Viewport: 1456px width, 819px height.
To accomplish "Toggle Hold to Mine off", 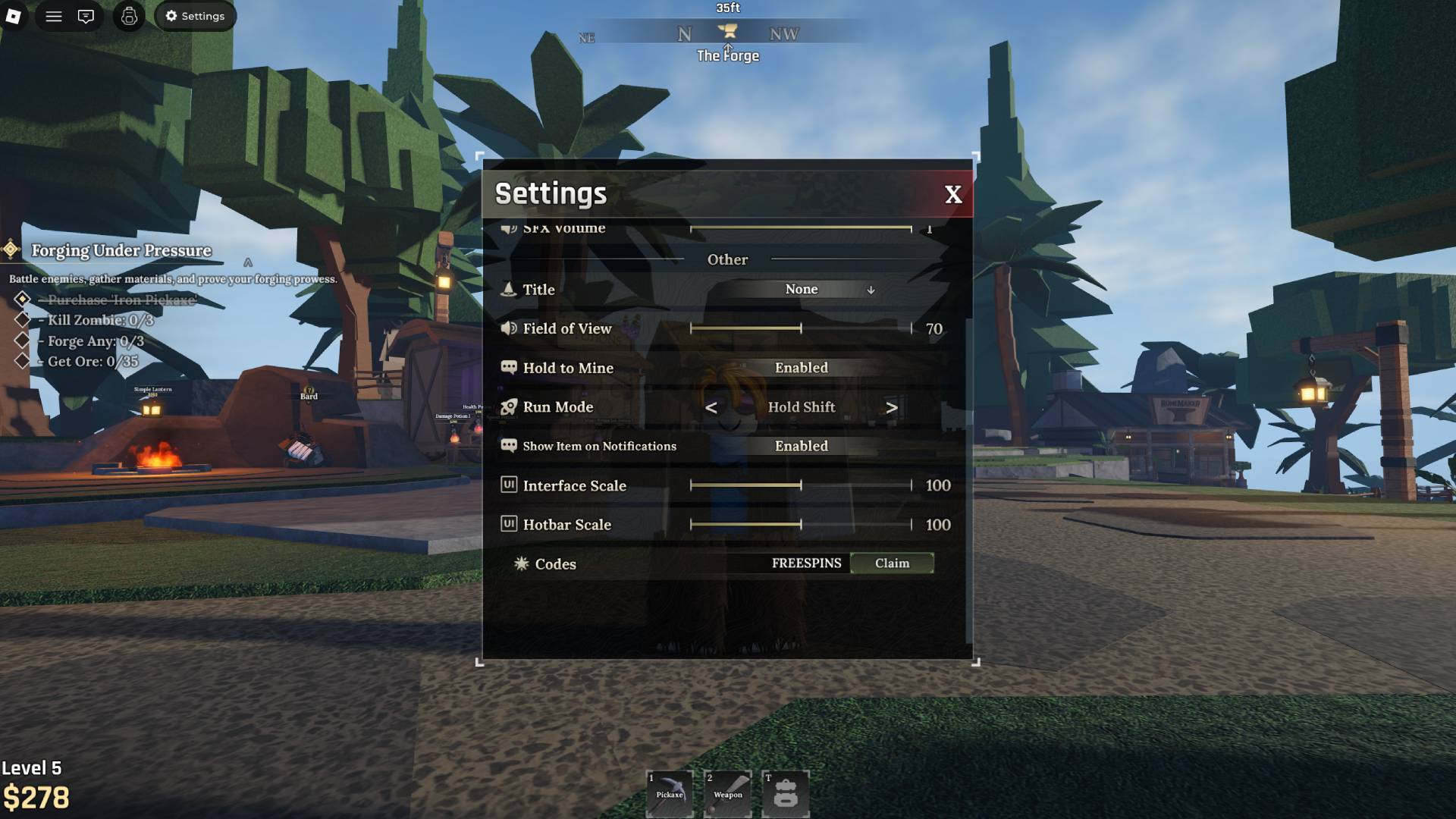I will point(801,367).
